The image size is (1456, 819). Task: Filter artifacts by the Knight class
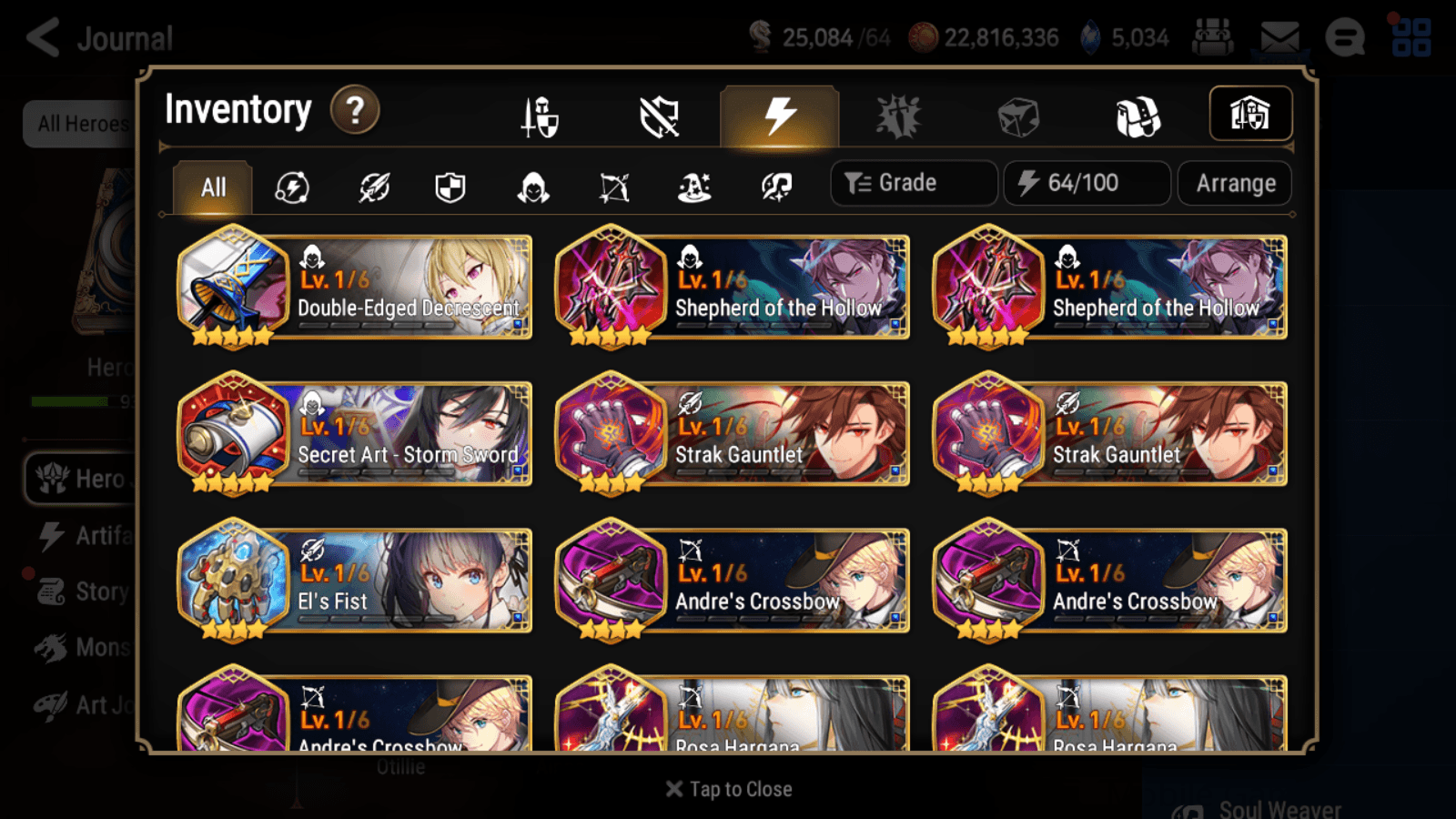(x=451, y=187)
